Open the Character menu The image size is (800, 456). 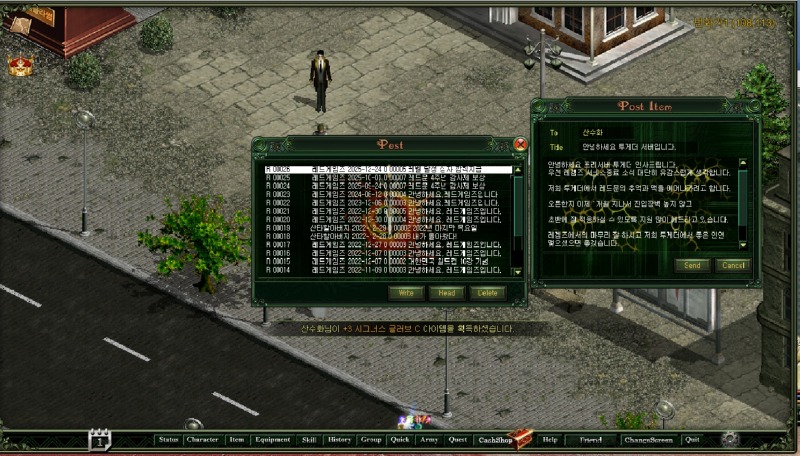pos(202,439)
